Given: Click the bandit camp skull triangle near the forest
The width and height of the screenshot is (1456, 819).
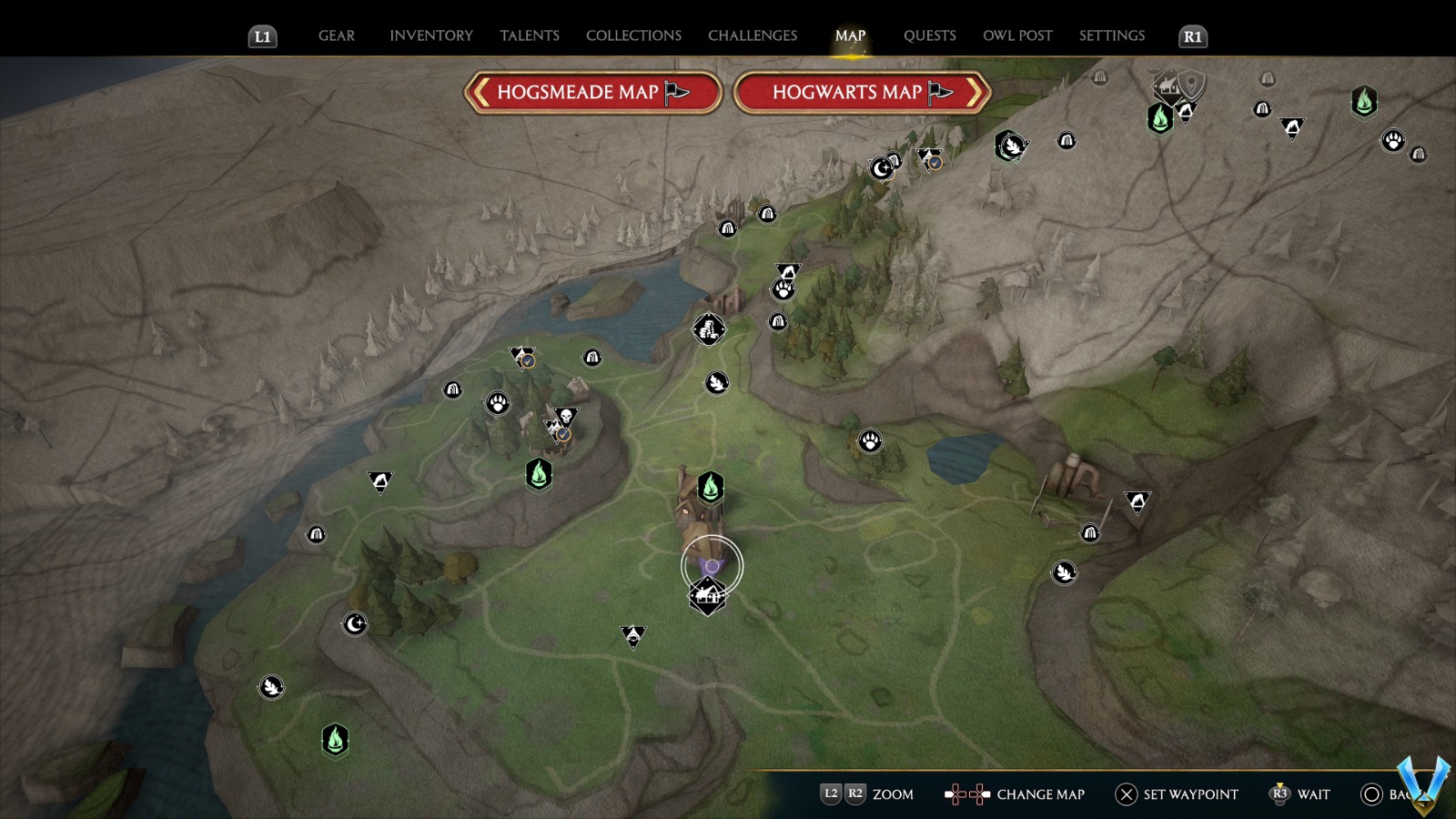Looking at the screenshot, I should [x=568, y=414].
